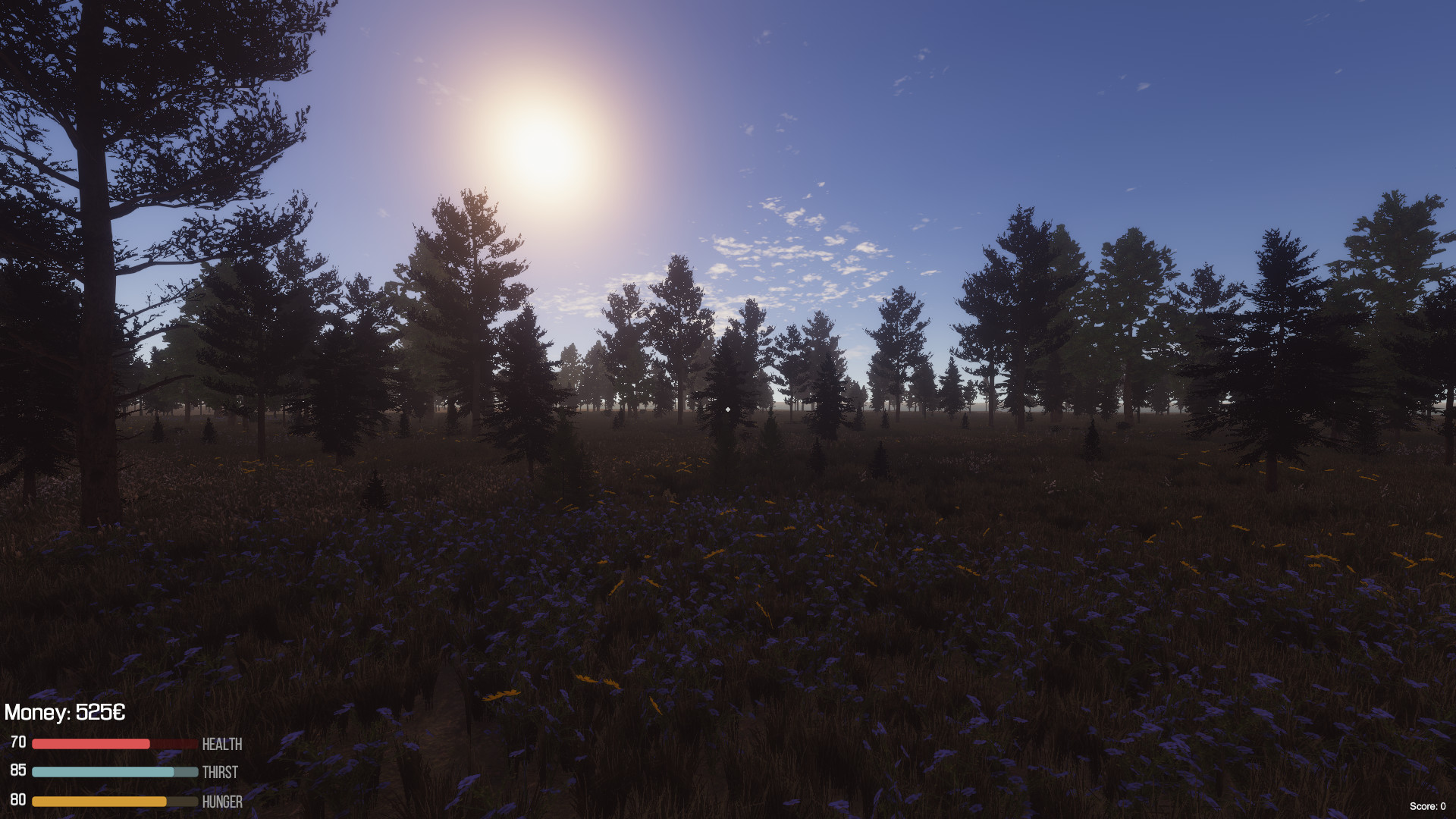Click the THIRST text label
Screen dimensions: 1456x819
220,773
